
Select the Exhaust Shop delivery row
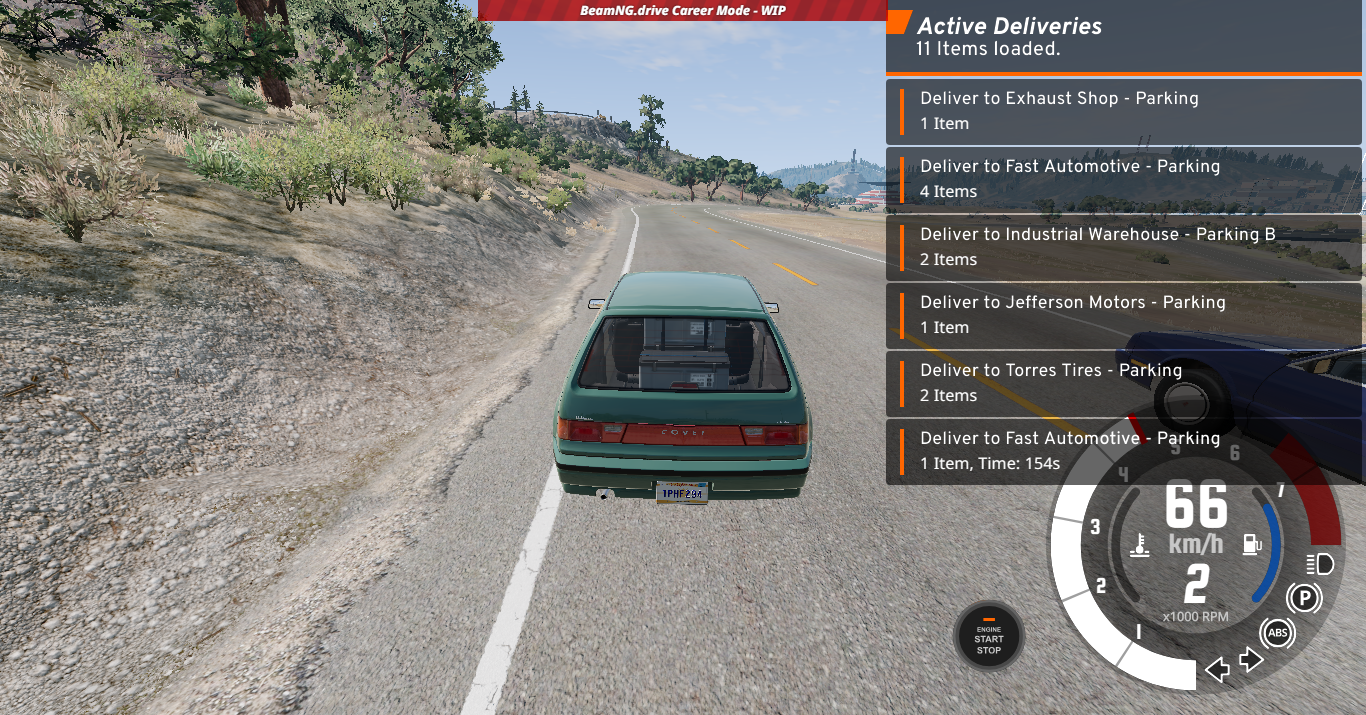click(1123, 111)
